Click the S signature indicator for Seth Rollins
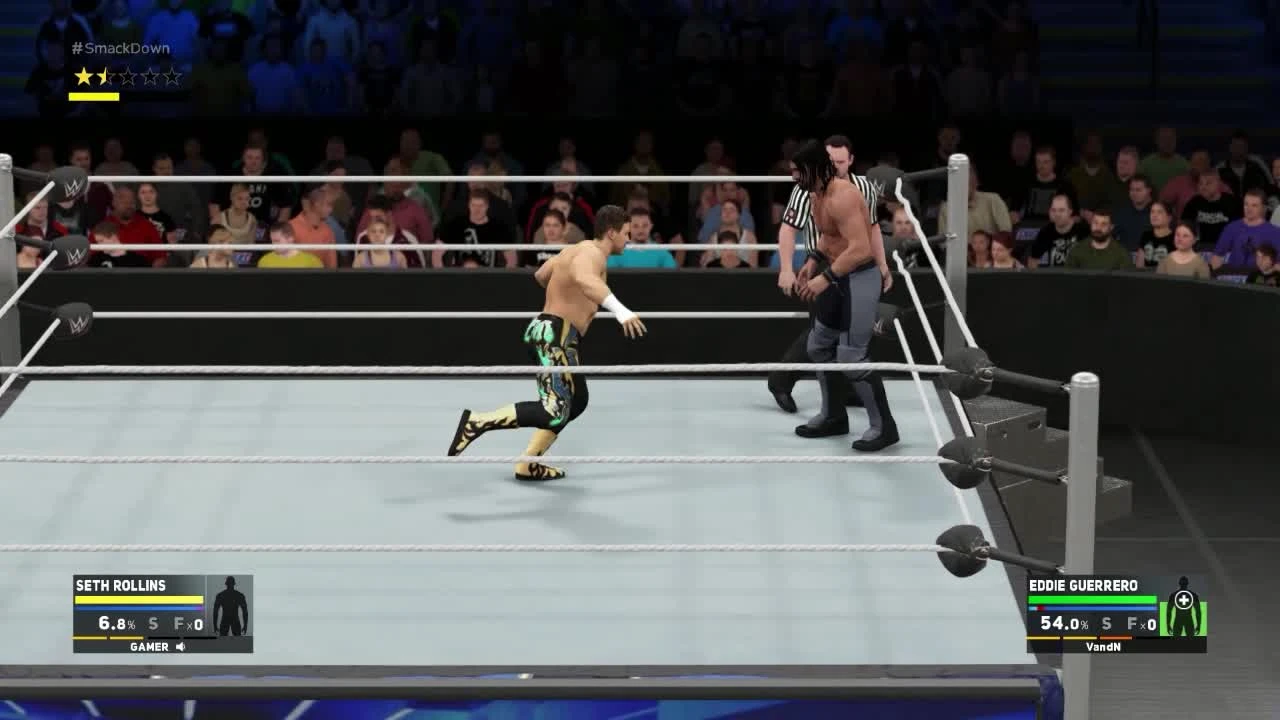This screenshot has width=1280, height=720. click(151, 622)
